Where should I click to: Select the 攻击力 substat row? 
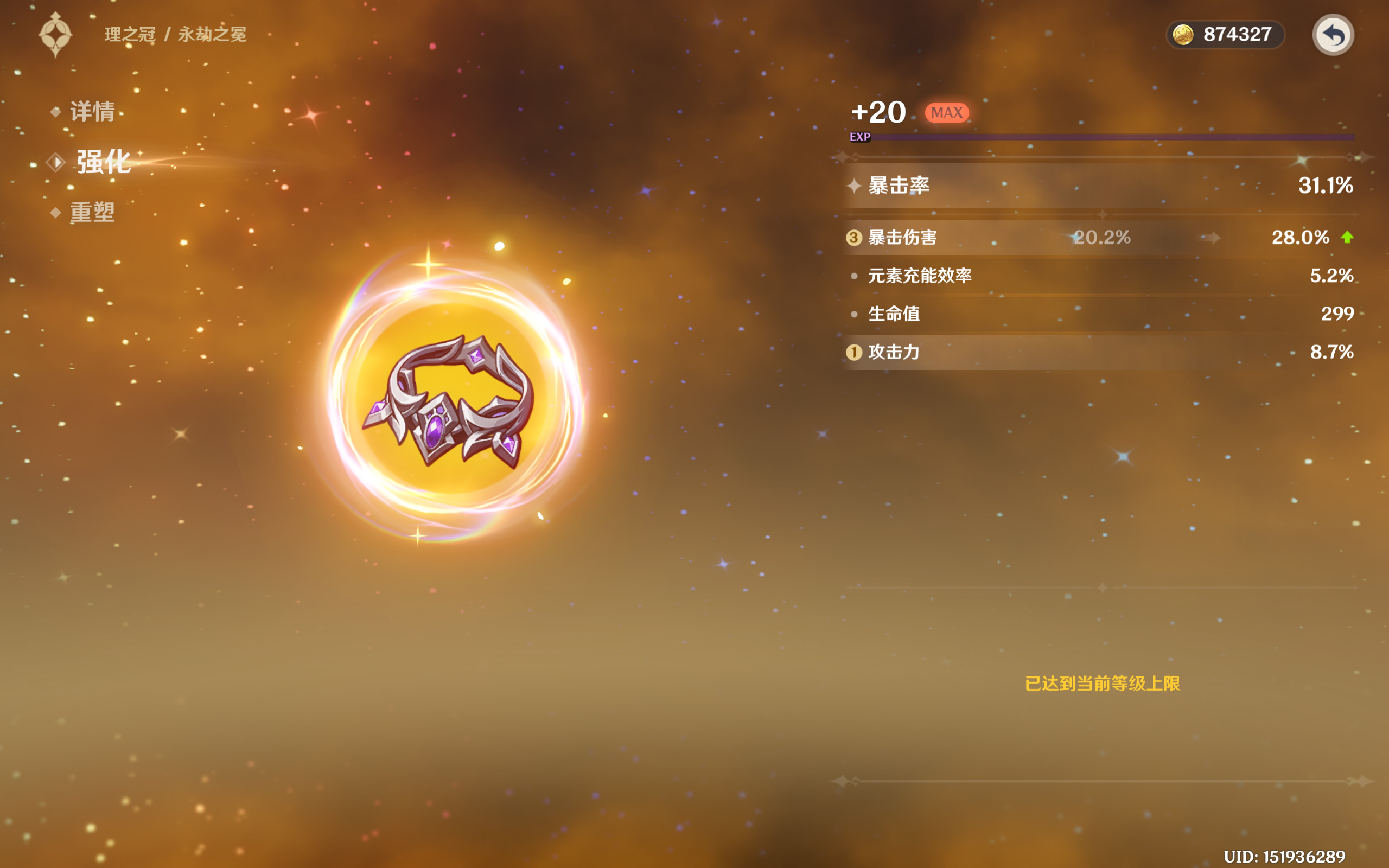coord(1100,352)
